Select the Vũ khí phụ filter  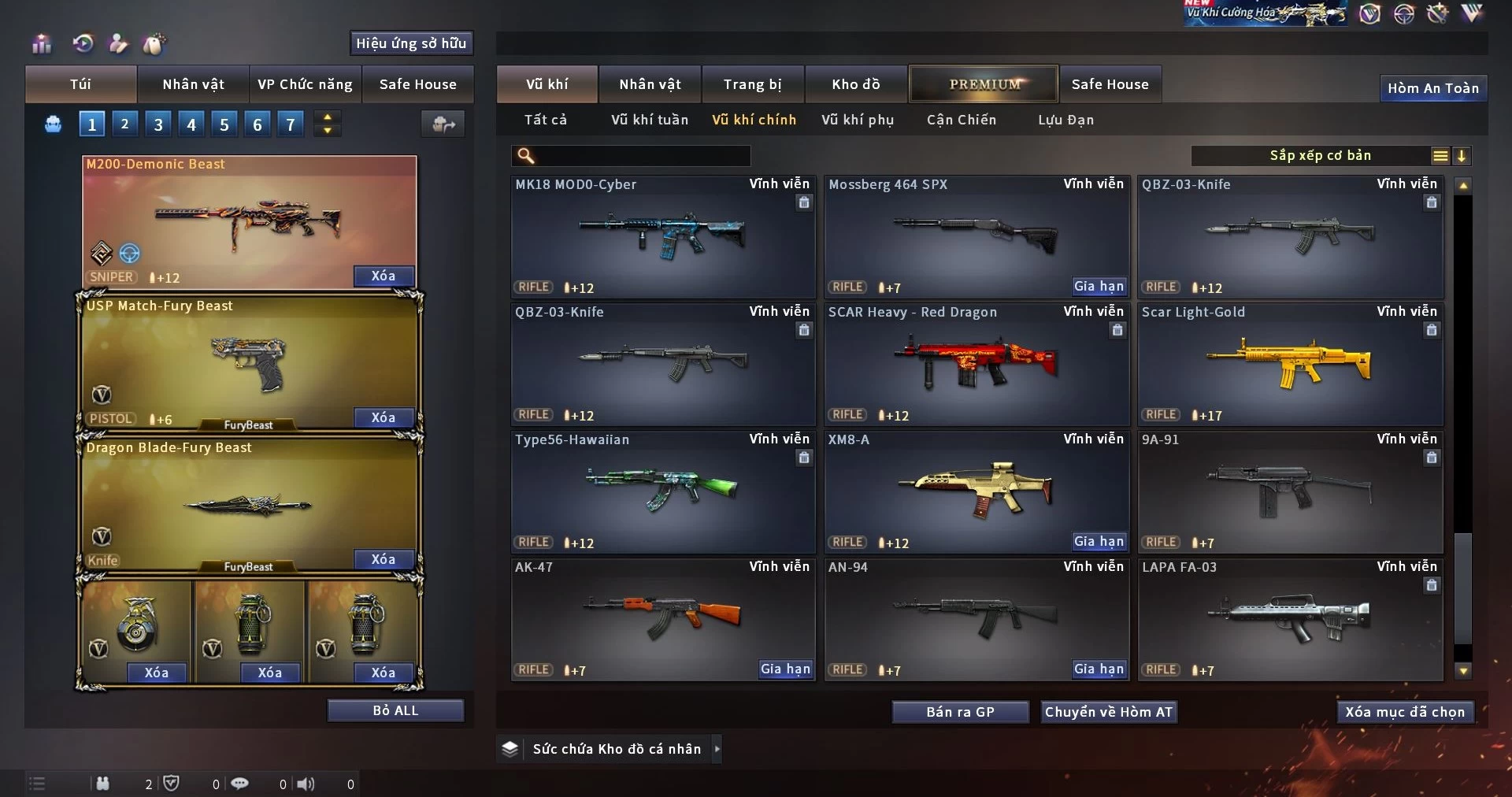pos(858,120)
